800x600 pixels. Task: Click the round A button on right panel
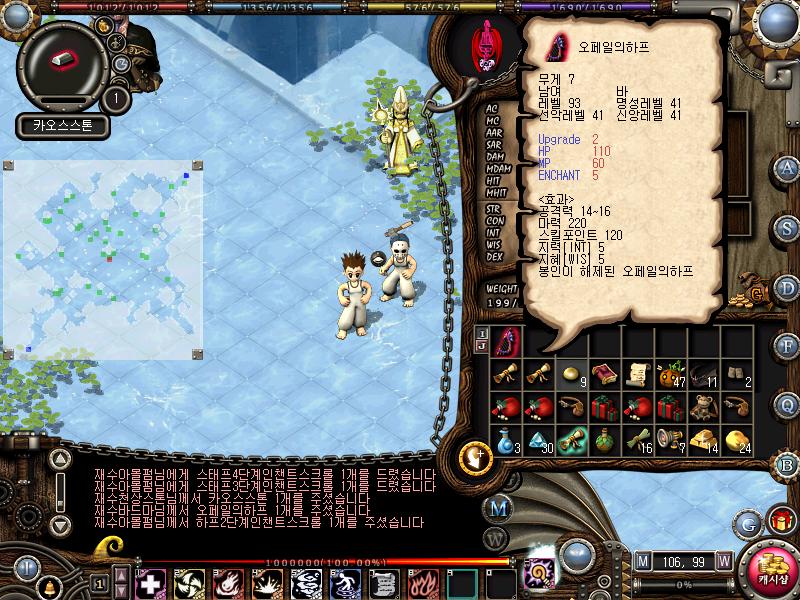(x=787, y=168)
